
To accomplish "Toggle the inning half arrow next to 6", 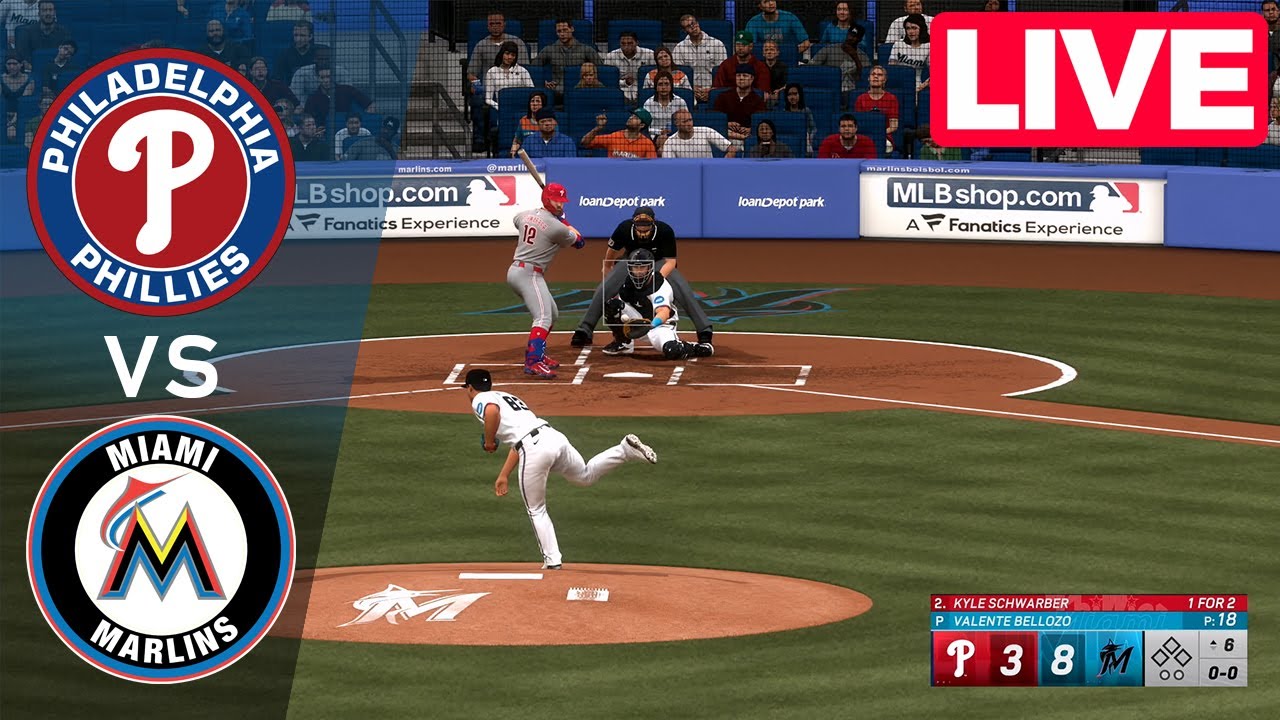I will click(x=1213, y=645).
